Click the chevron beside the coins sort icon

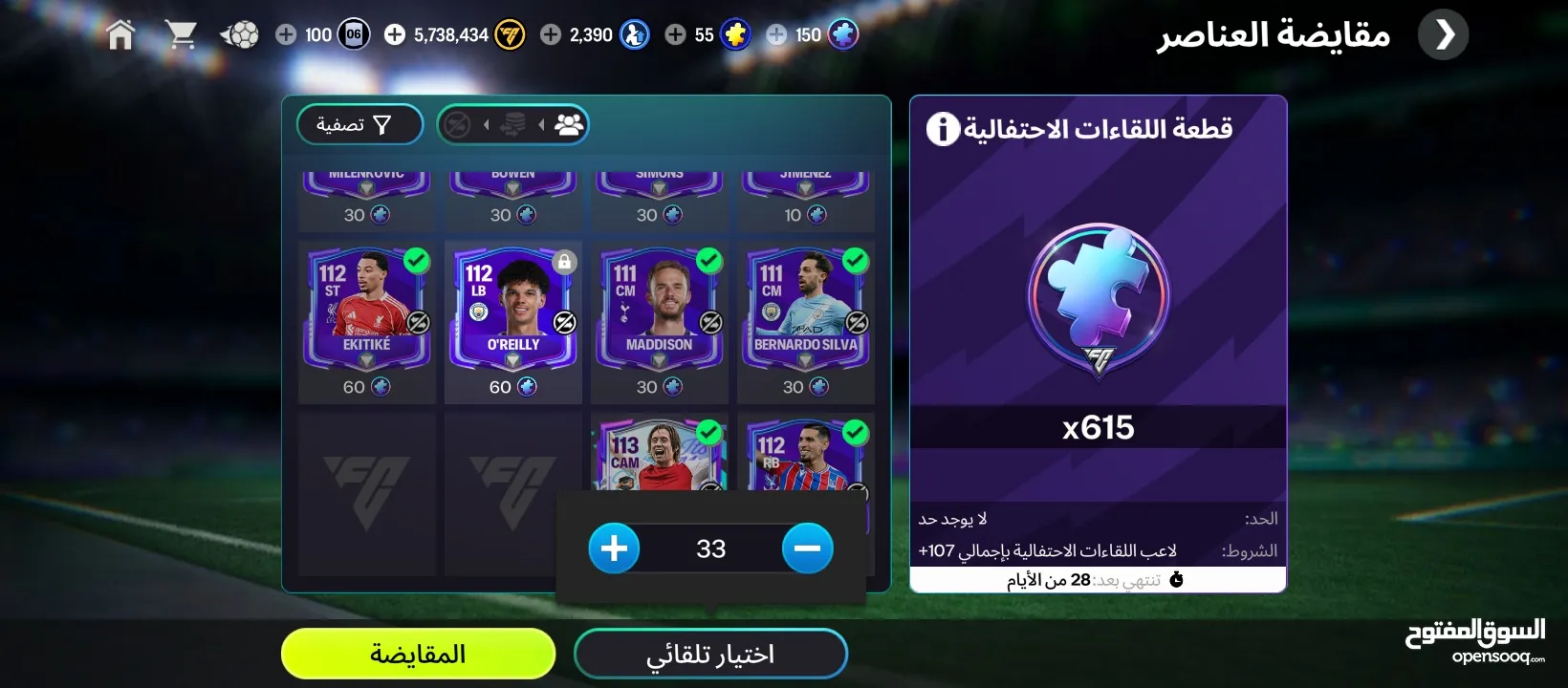488,124
